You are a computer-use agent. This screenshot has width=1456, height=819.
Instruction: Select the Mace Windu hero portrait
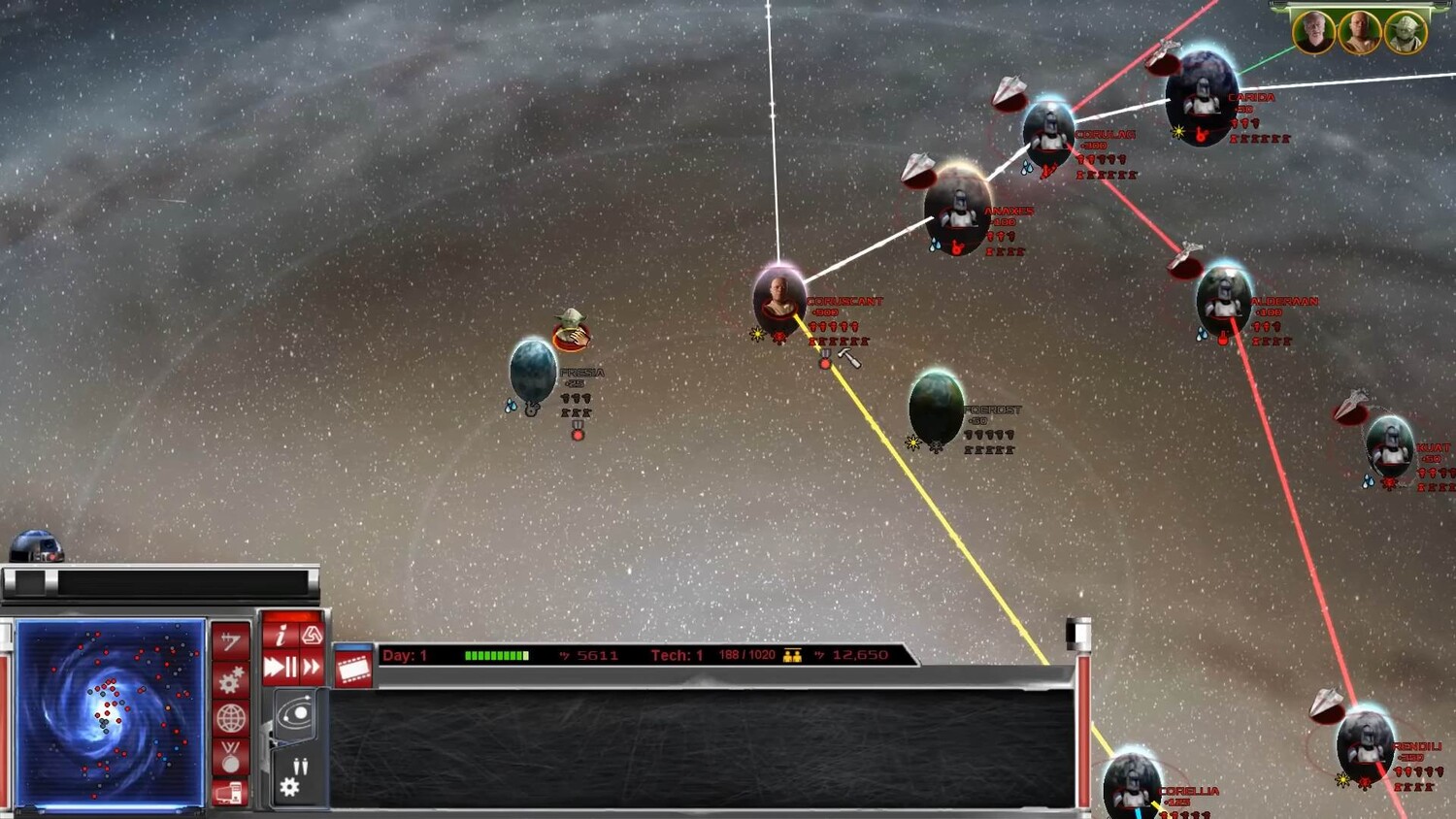1359,33
